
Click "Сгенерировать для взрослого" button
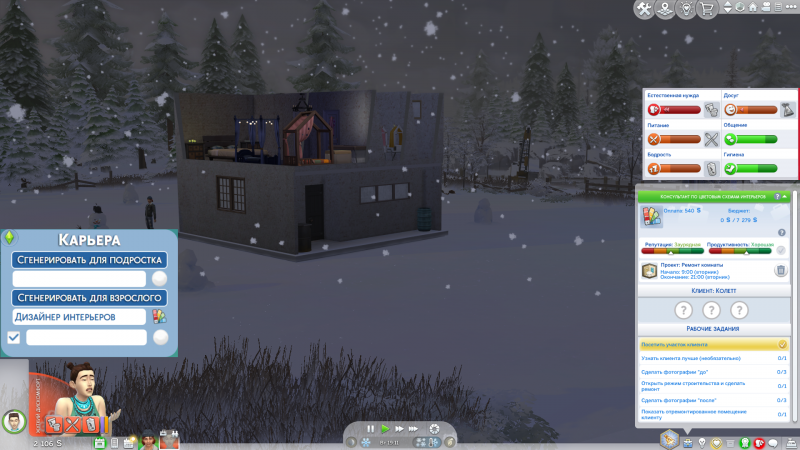90,298
